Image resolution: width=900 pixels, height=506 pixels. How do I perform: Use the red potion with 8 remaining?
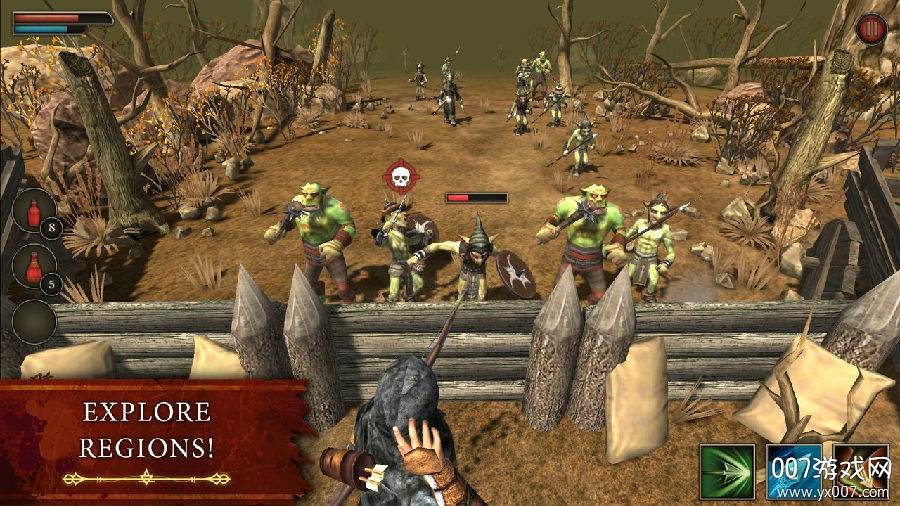coord(34,212)
